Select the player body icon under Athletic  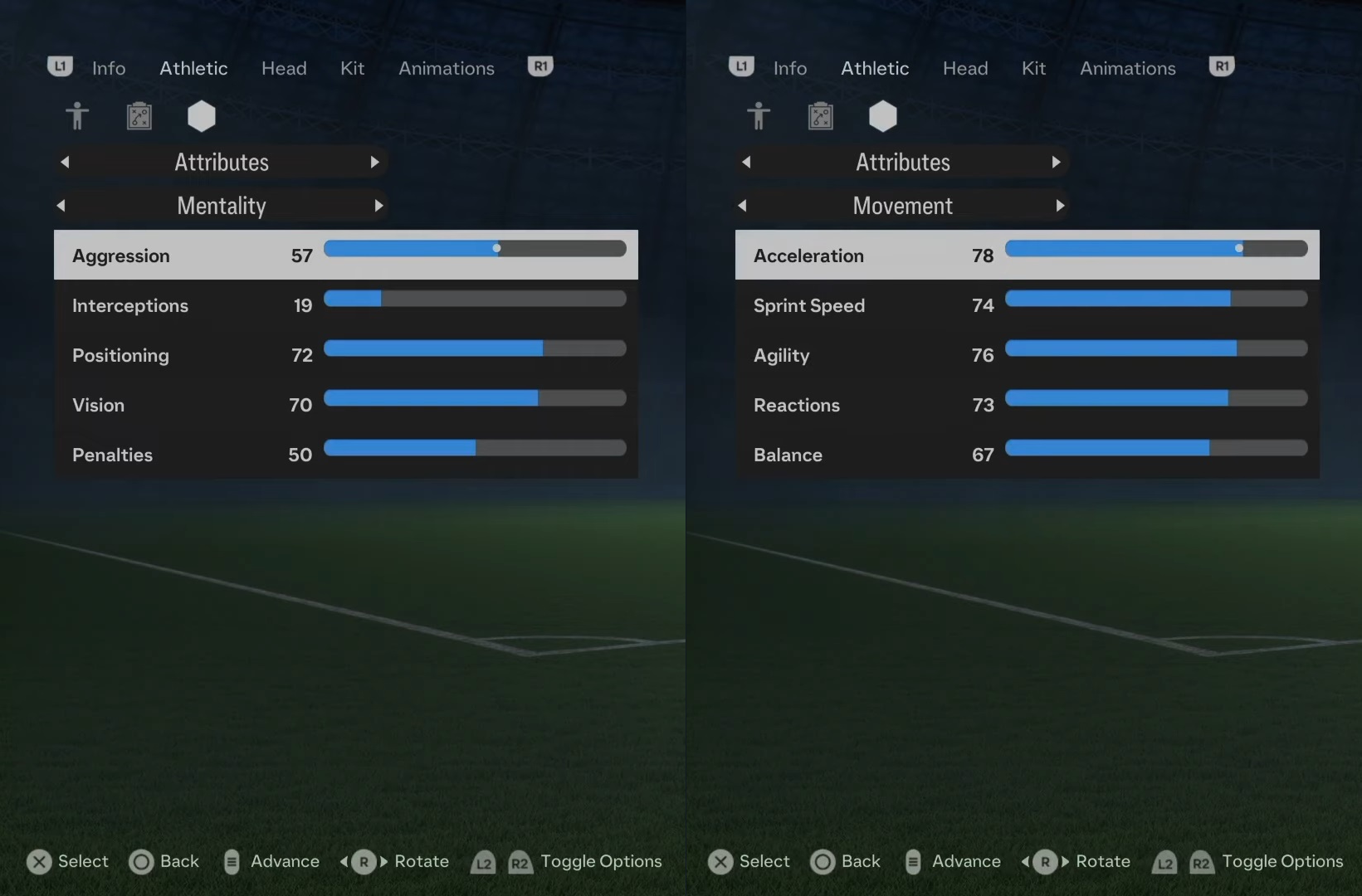pos(77,116)
